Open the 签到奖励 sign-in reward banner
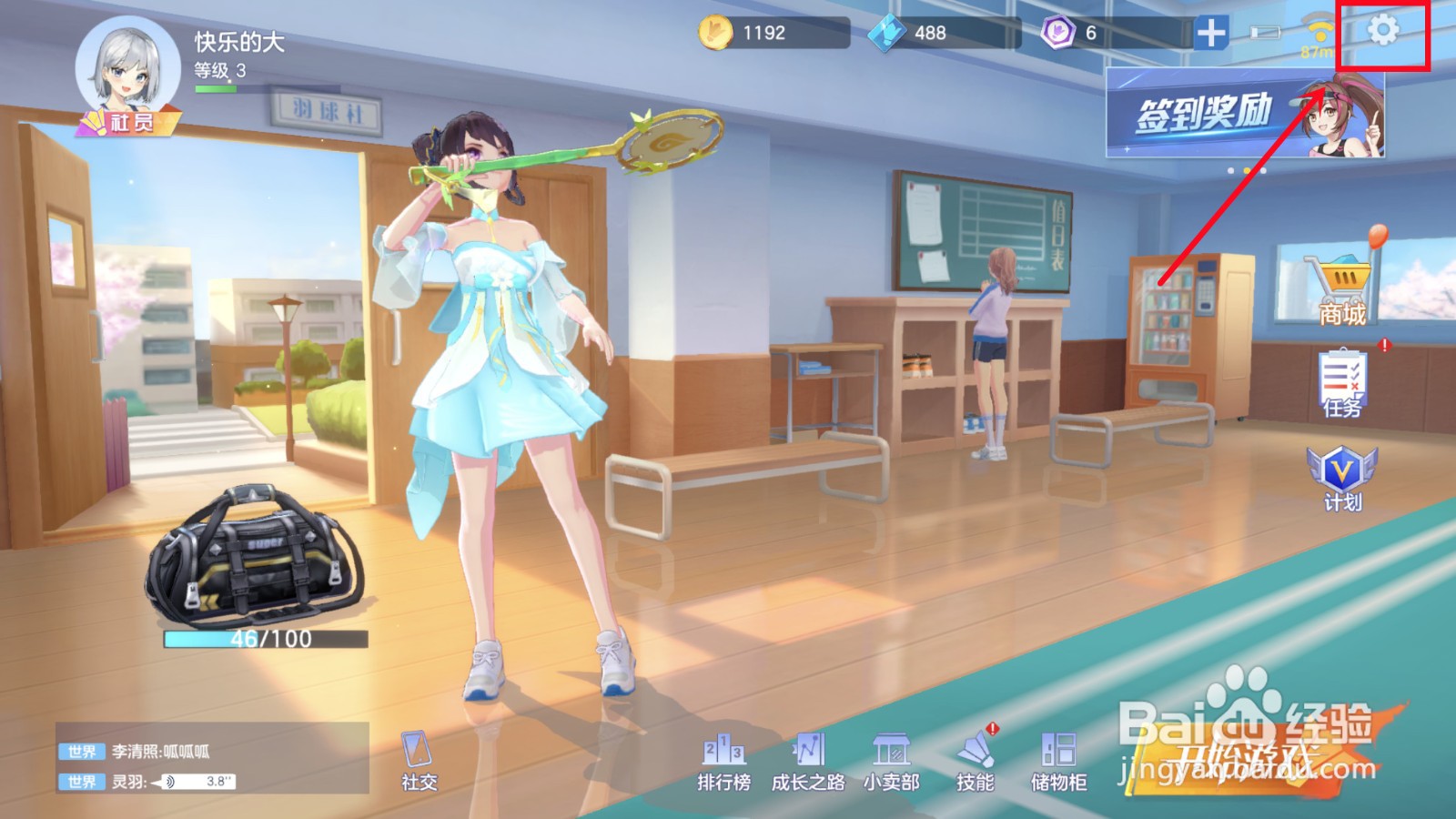Viewport: 1456px width, 819px height. pos(1244,114)
